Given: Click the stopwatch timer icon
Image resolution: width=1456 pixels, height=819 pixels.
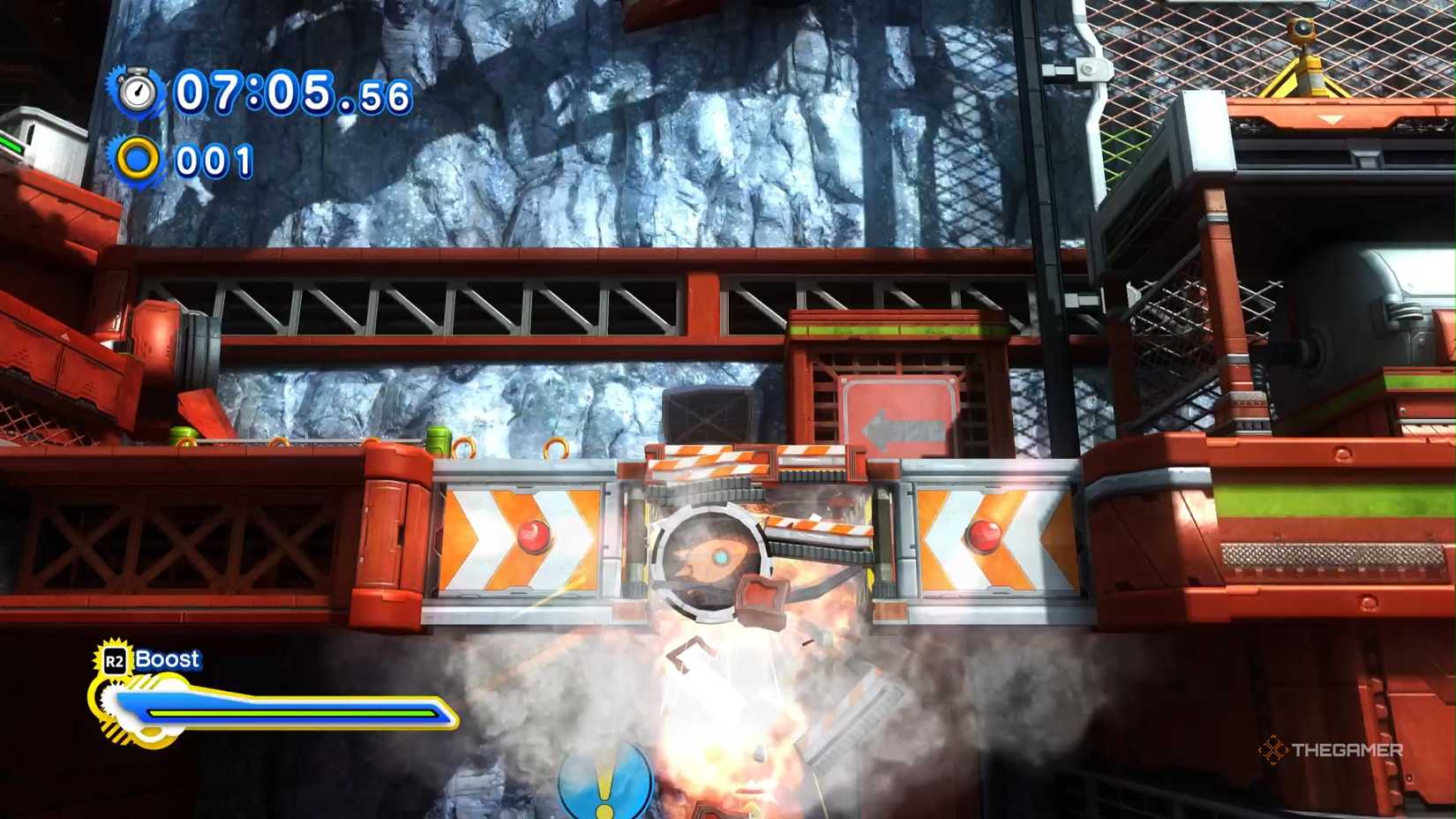Looking at the screenshot, I should tap(137, 91).
